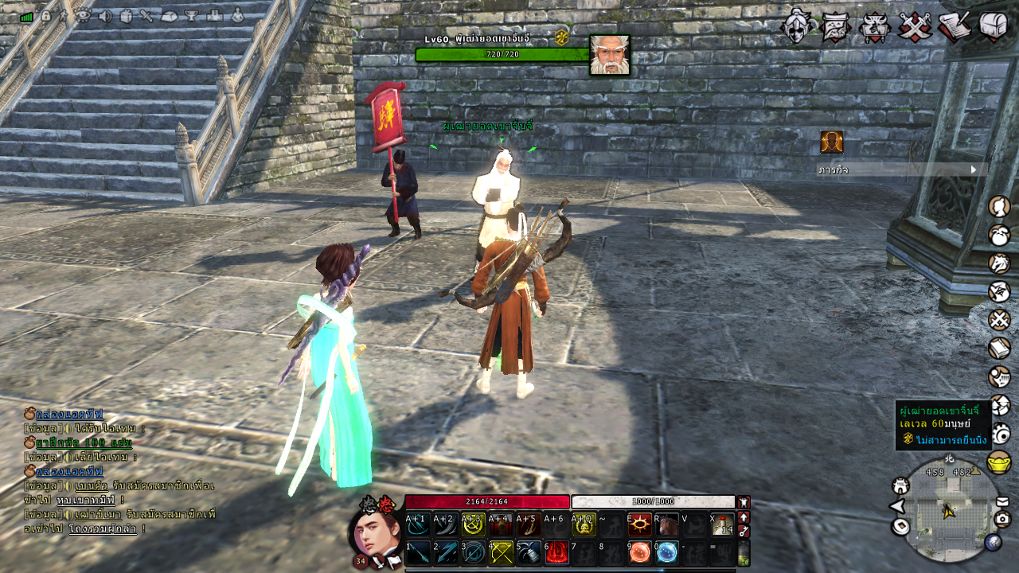Click the horse mount side icon
The image size is (1019, 573).
pos(999,263)
